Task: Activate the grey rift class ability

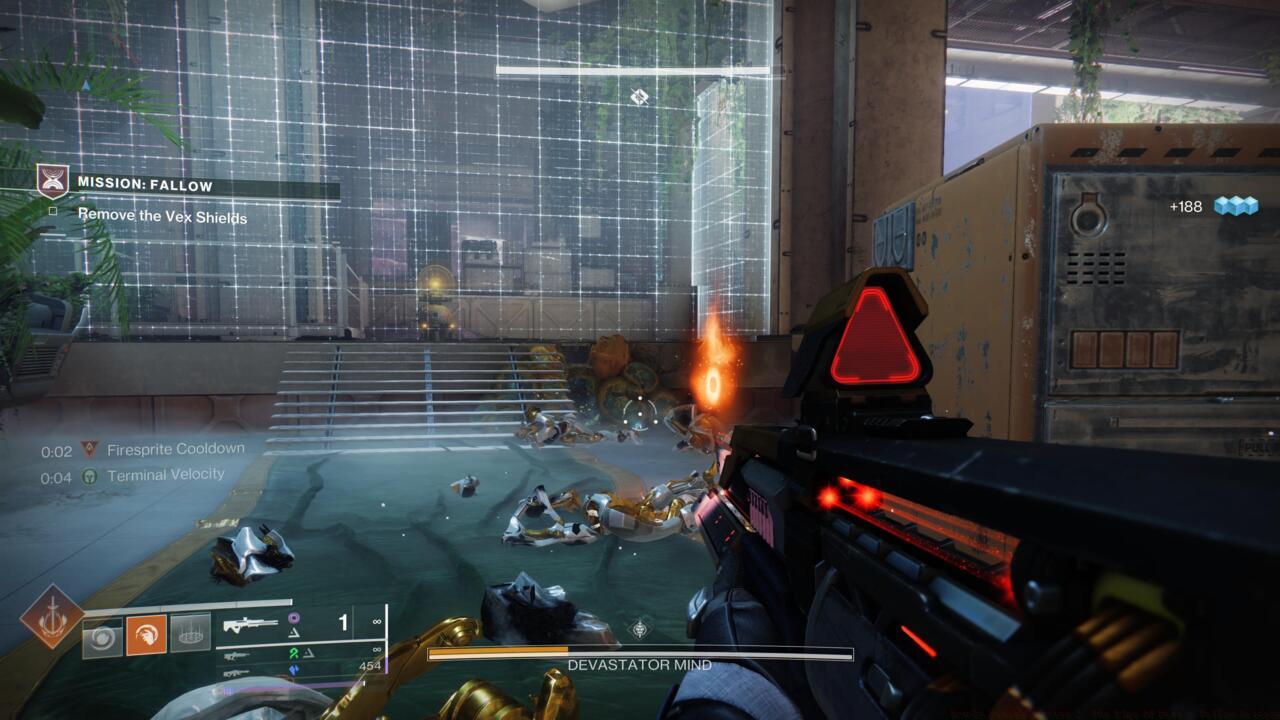Action: click(190, 633)
